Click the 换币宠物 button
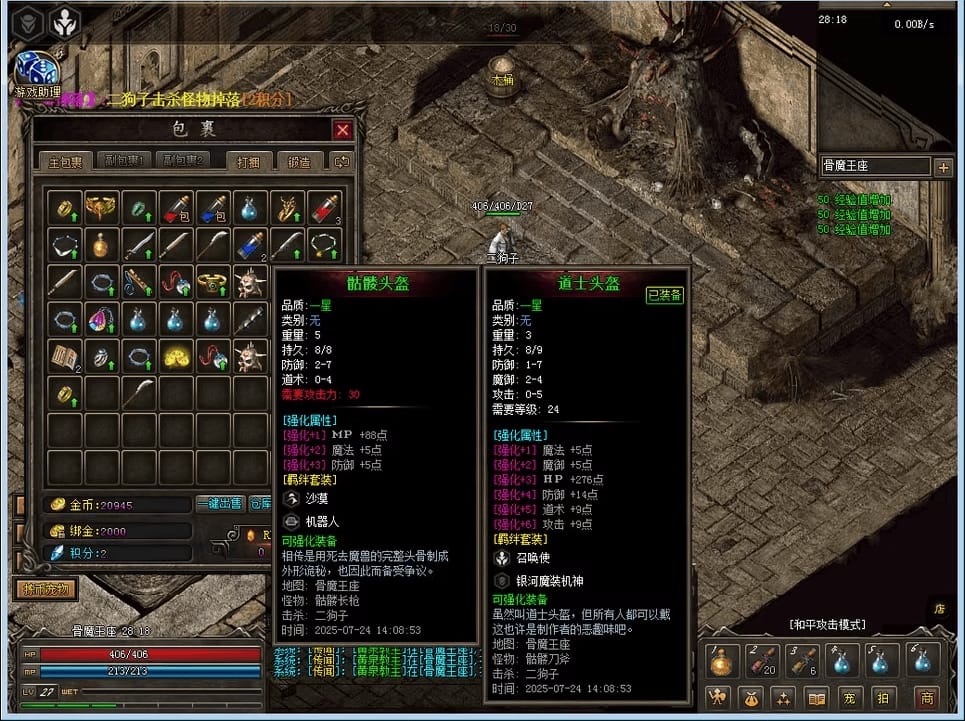Viewport: 965px width, 721px height. point(46,589)
